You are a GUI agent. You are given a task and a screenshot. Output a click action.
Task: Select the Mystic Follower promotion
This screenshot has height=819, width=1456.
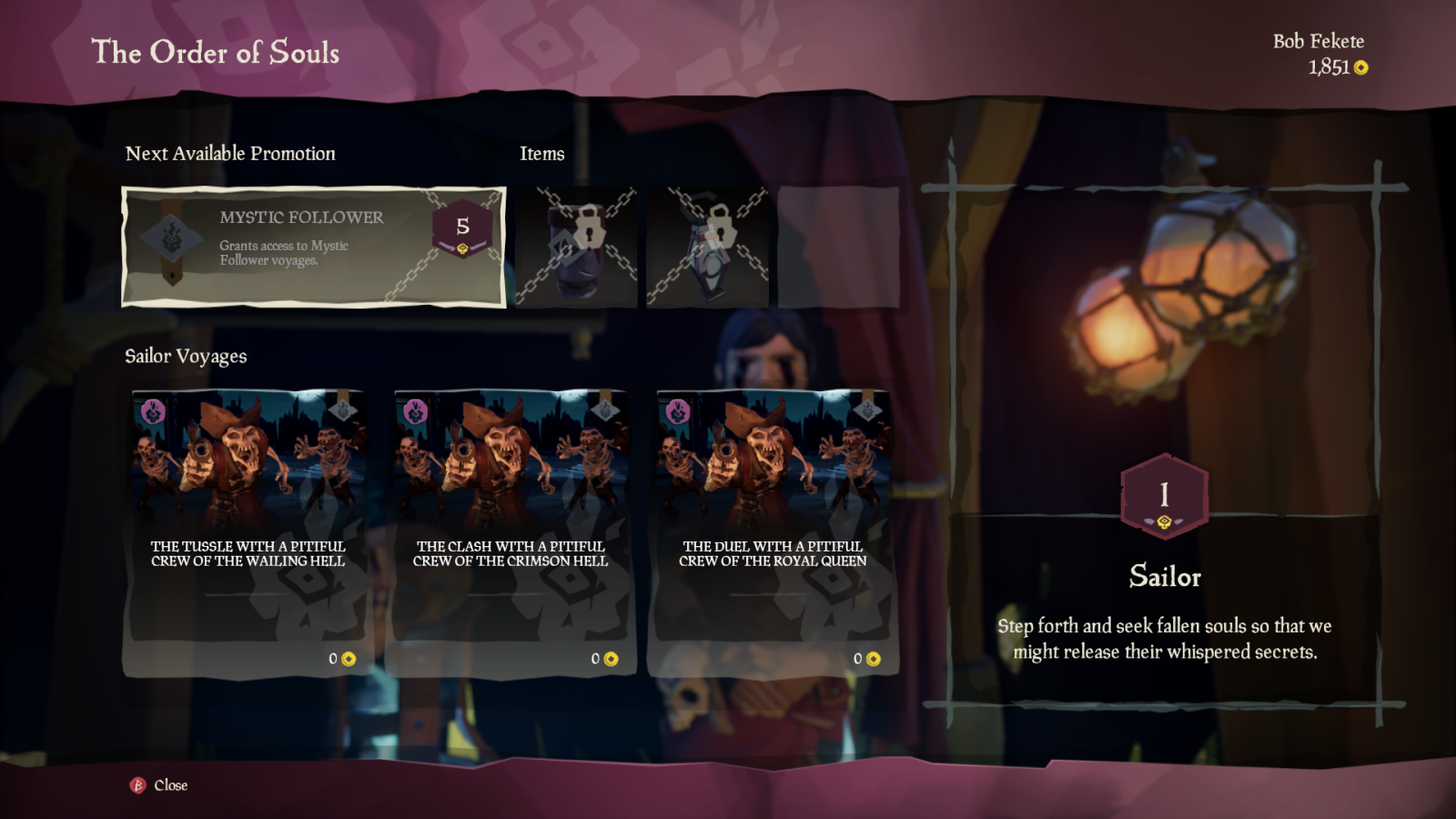pyautogui.click(x=314, y=247)
